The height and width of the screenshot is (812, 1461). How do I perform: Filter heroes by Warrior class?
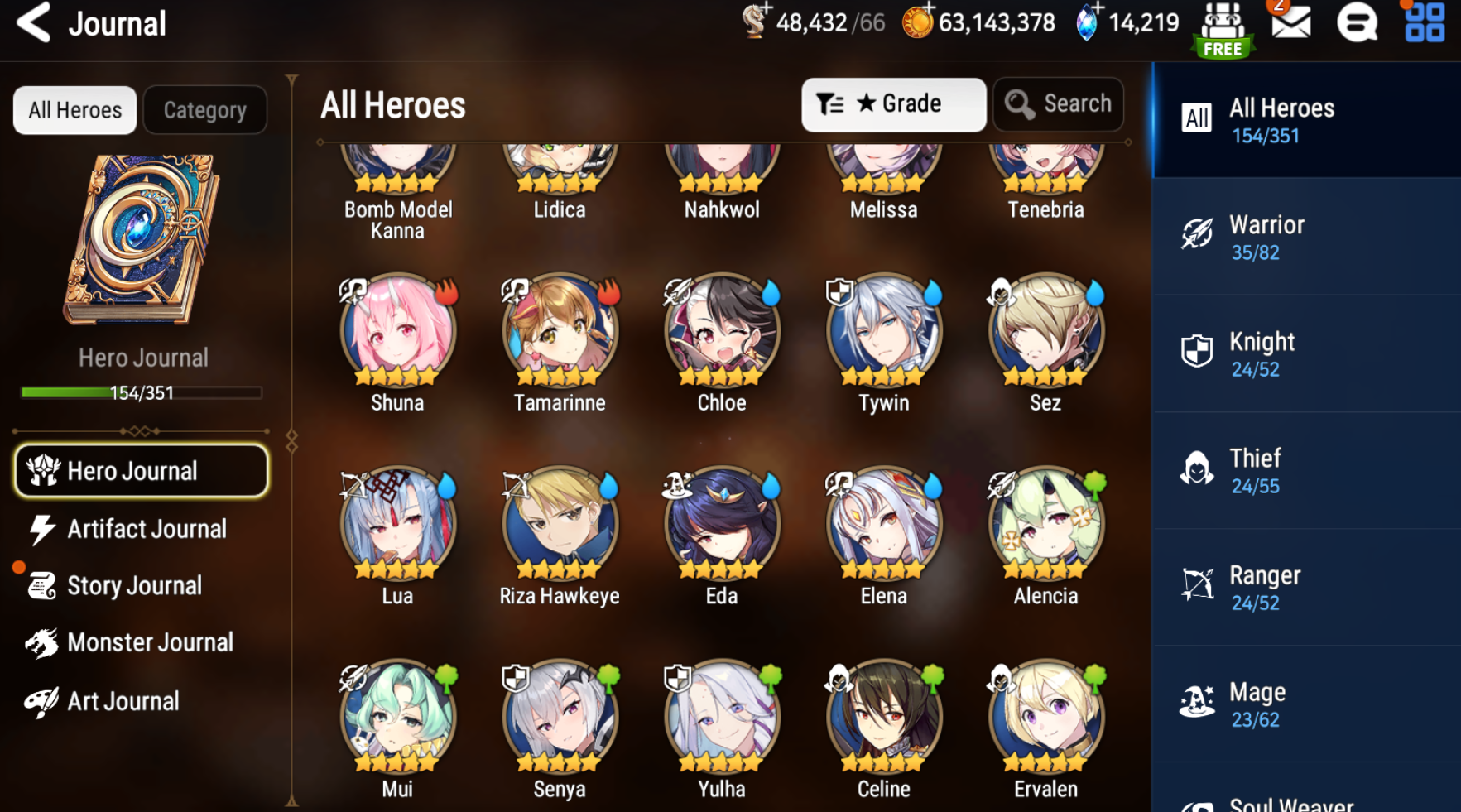(1305, 237)
